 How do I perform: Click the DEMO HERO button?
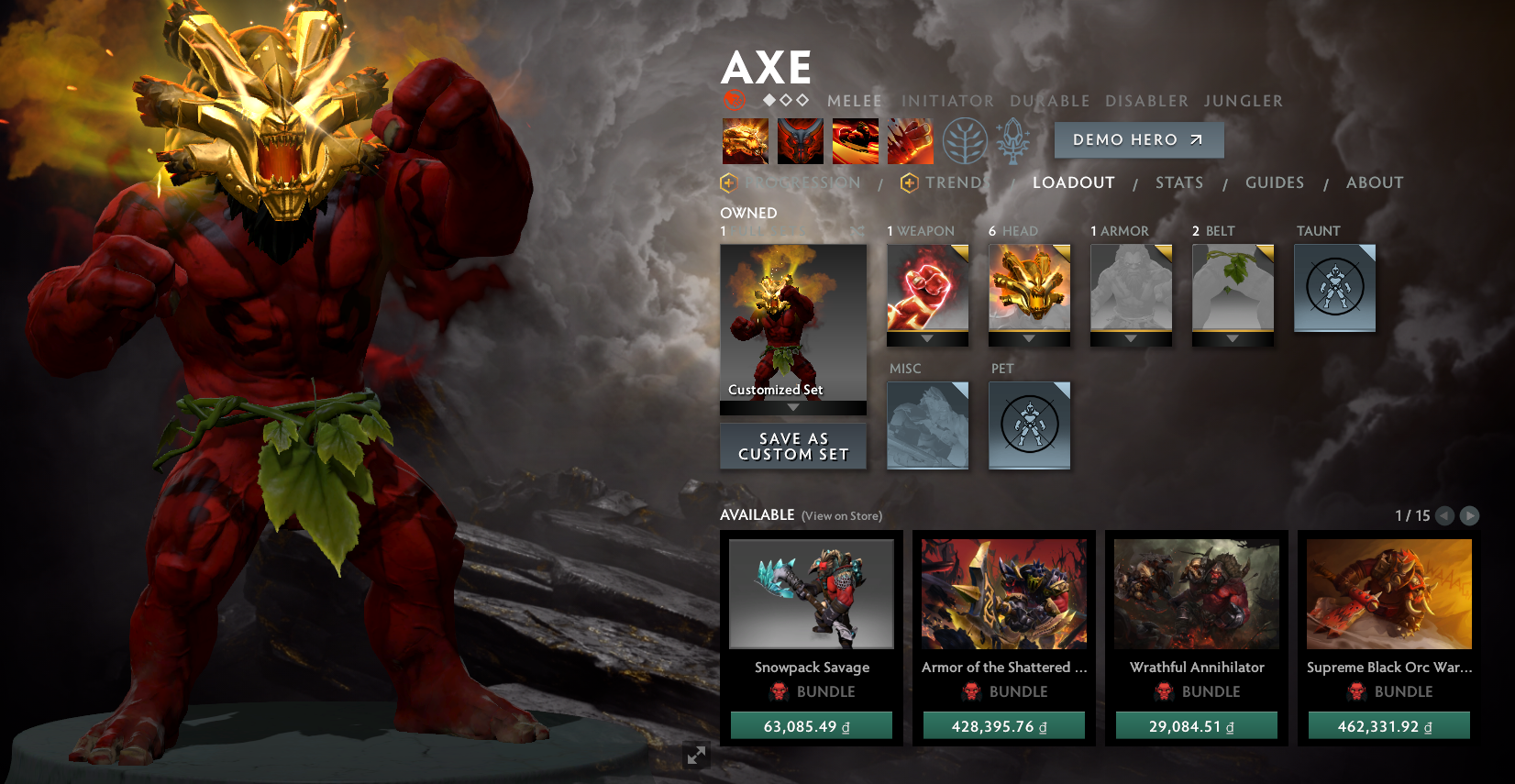[1139, 139]
